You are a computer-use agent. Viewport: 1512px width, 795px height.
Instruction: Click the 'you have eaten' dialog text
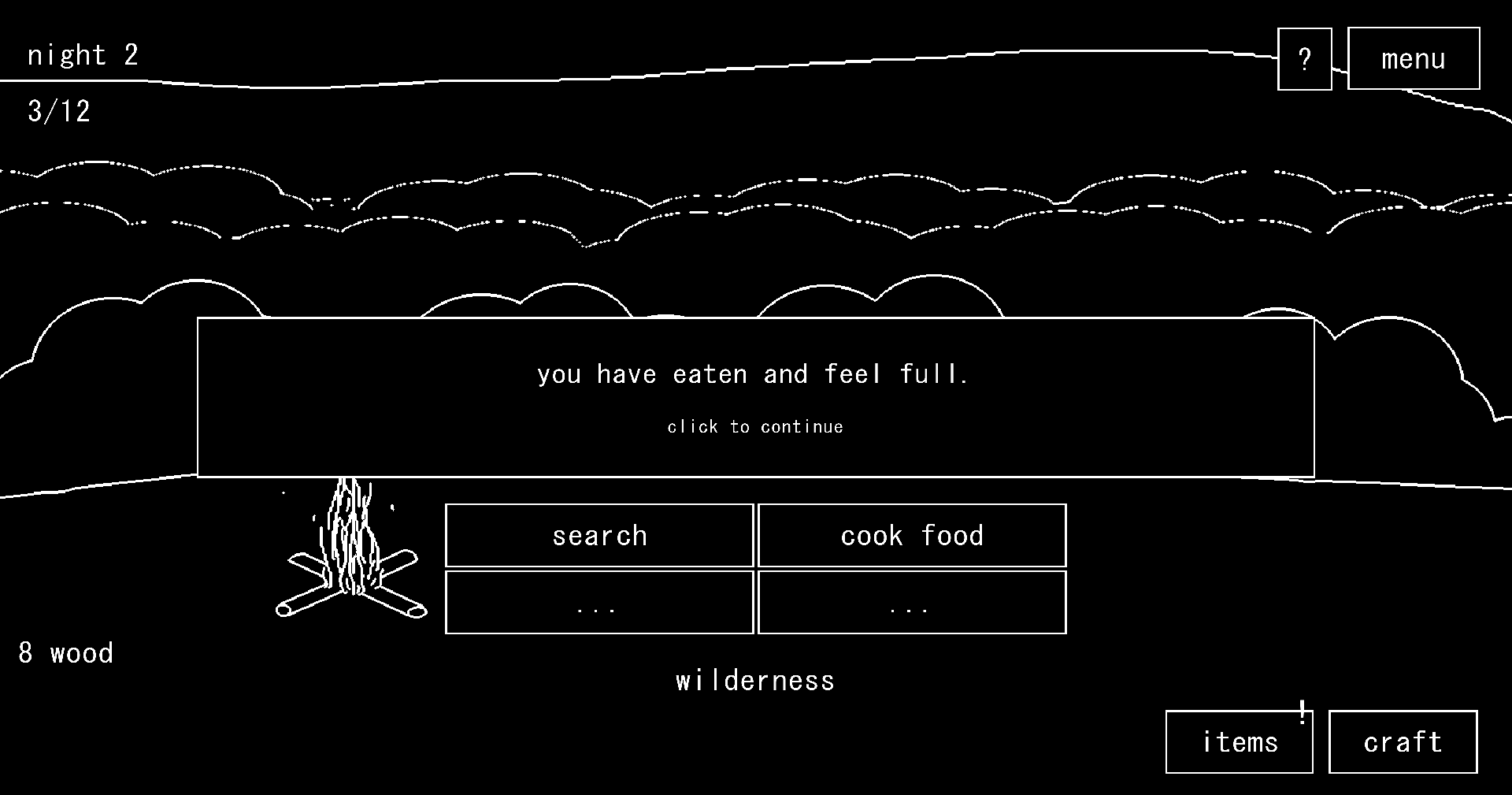(754, 373)
